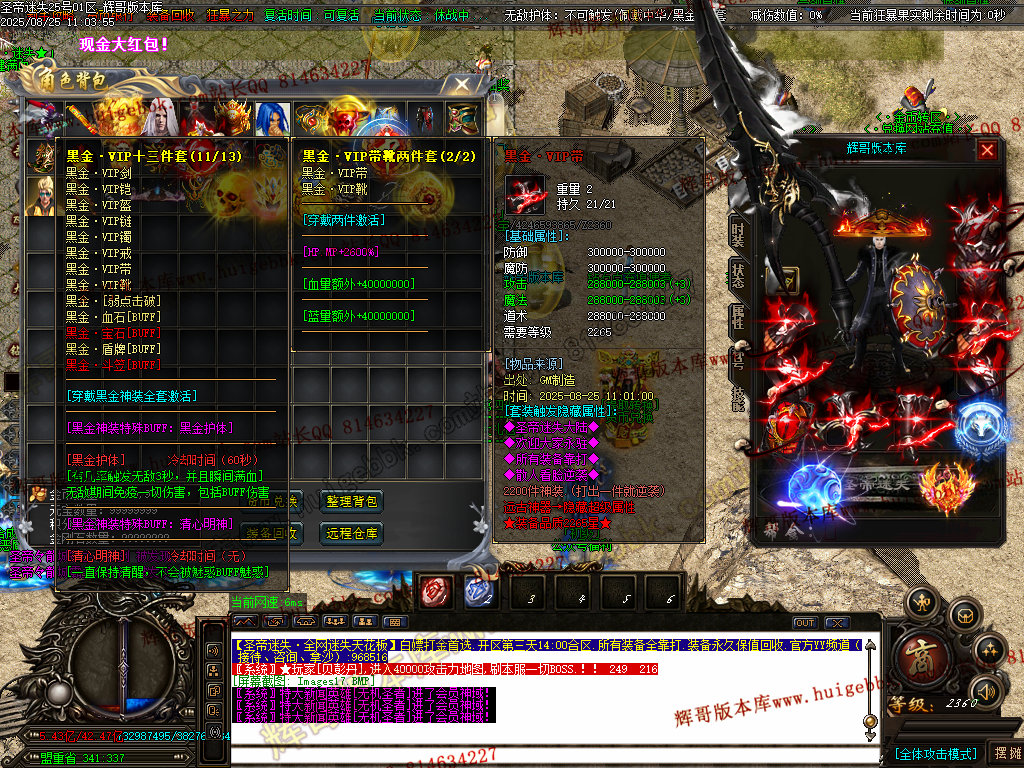Open the bag chest round icon
The image size is (1024, 768).
pyautogui.click(x=963, y=614)
